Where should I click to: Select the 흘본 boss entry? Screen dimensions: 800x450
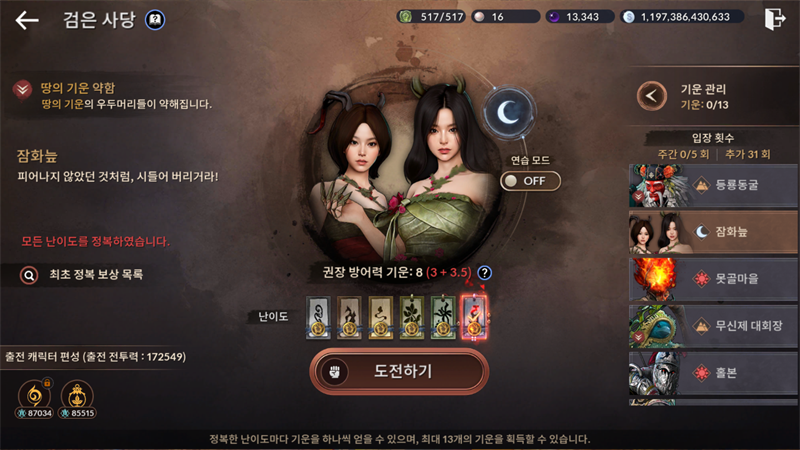point(713,373)
